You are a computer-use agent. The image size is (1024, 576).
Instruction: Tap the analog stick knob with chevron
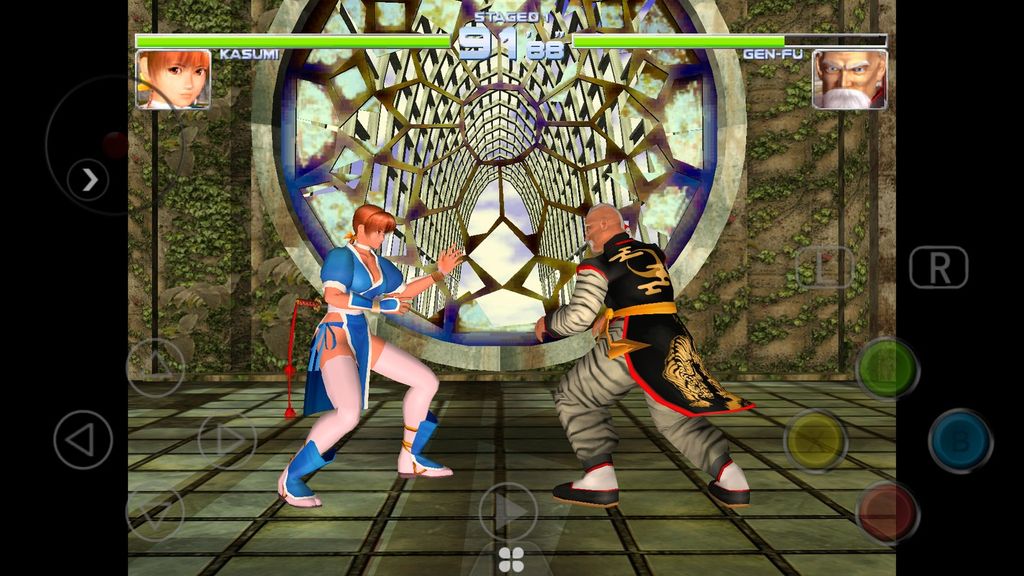coord(89,179)
